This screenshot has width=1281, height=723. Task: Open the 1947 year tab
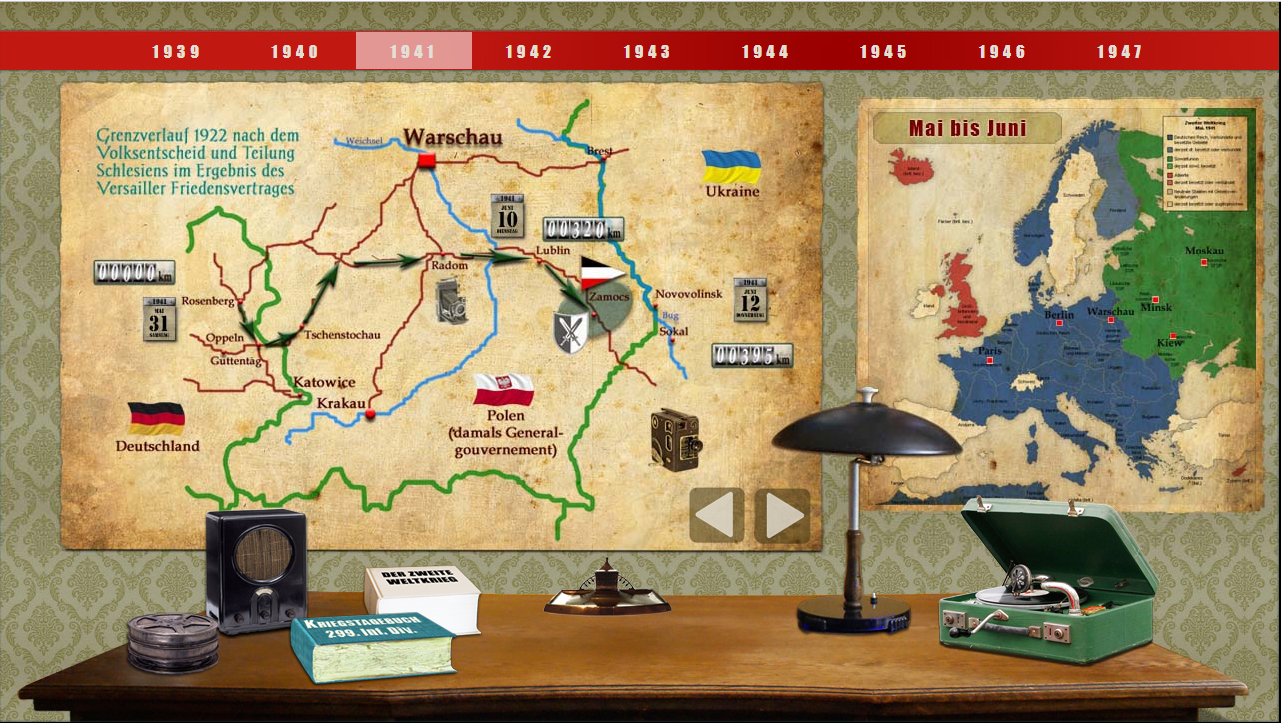1120,52
